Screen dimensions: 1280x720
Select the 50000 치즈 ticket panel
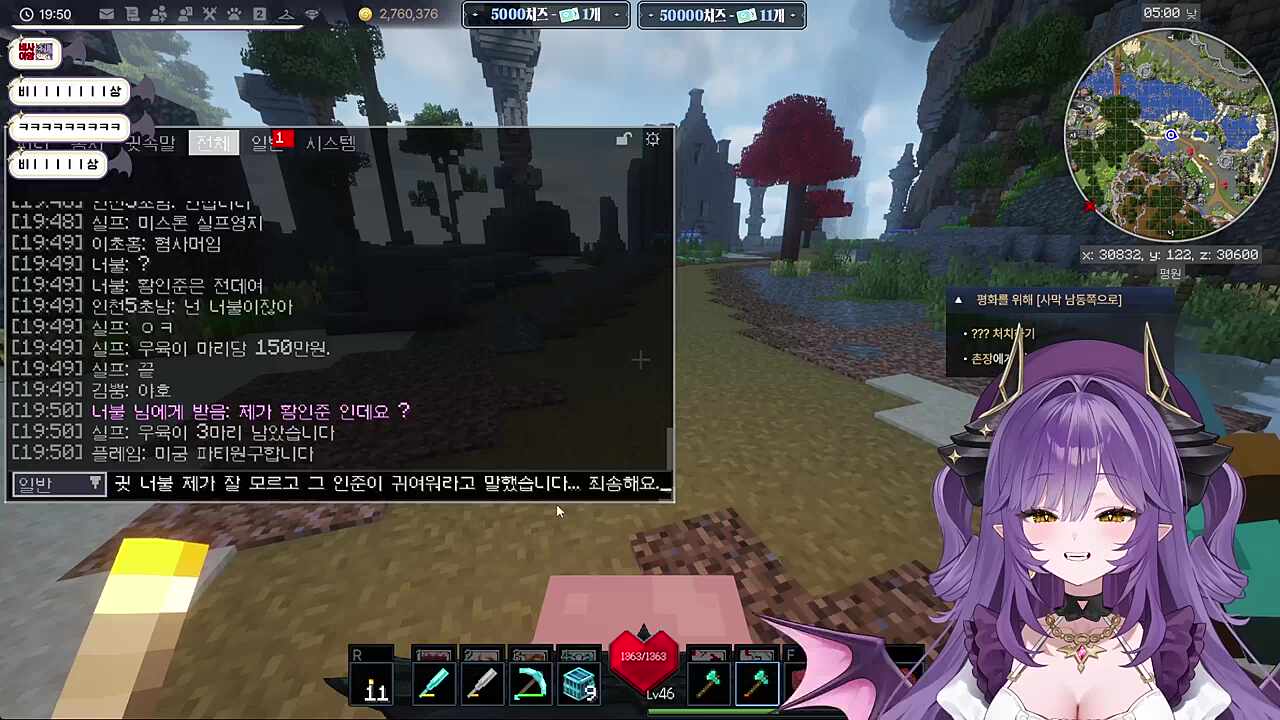pyautogui.click(x=721, y=15)
